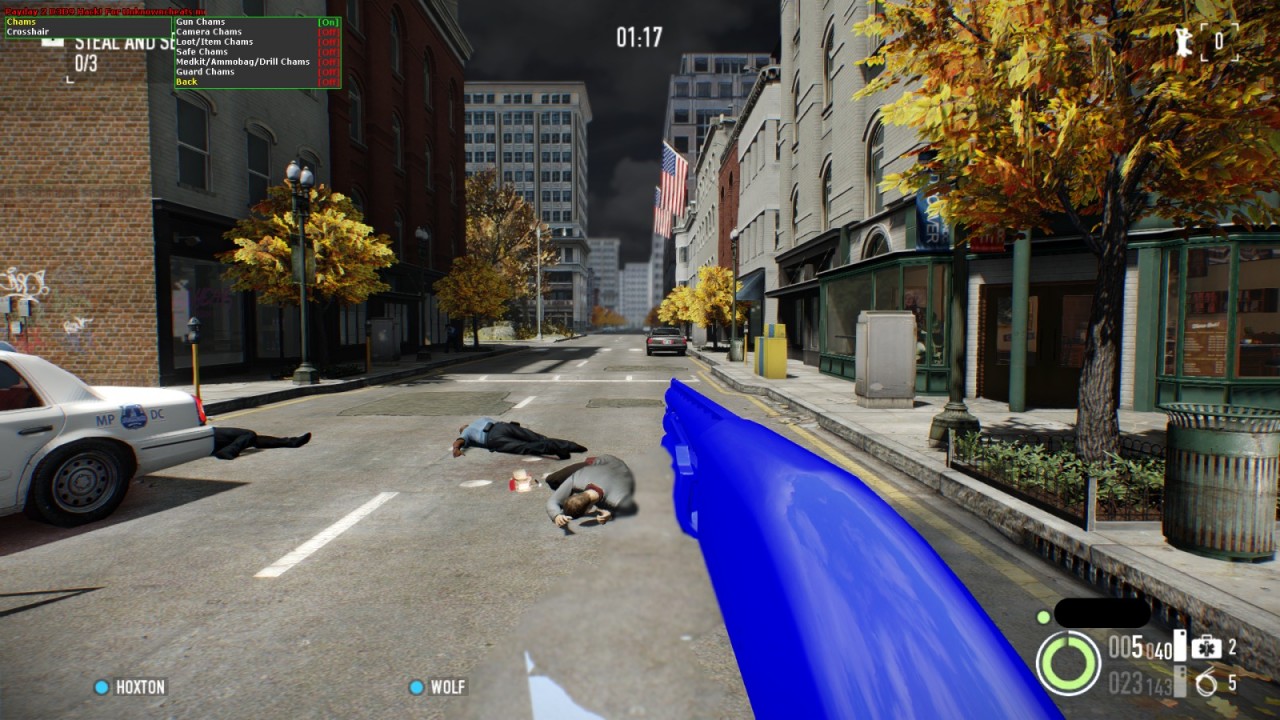Open the Crosshair menu entry
Screen dimensions: 1280x720
click(27, 32)
